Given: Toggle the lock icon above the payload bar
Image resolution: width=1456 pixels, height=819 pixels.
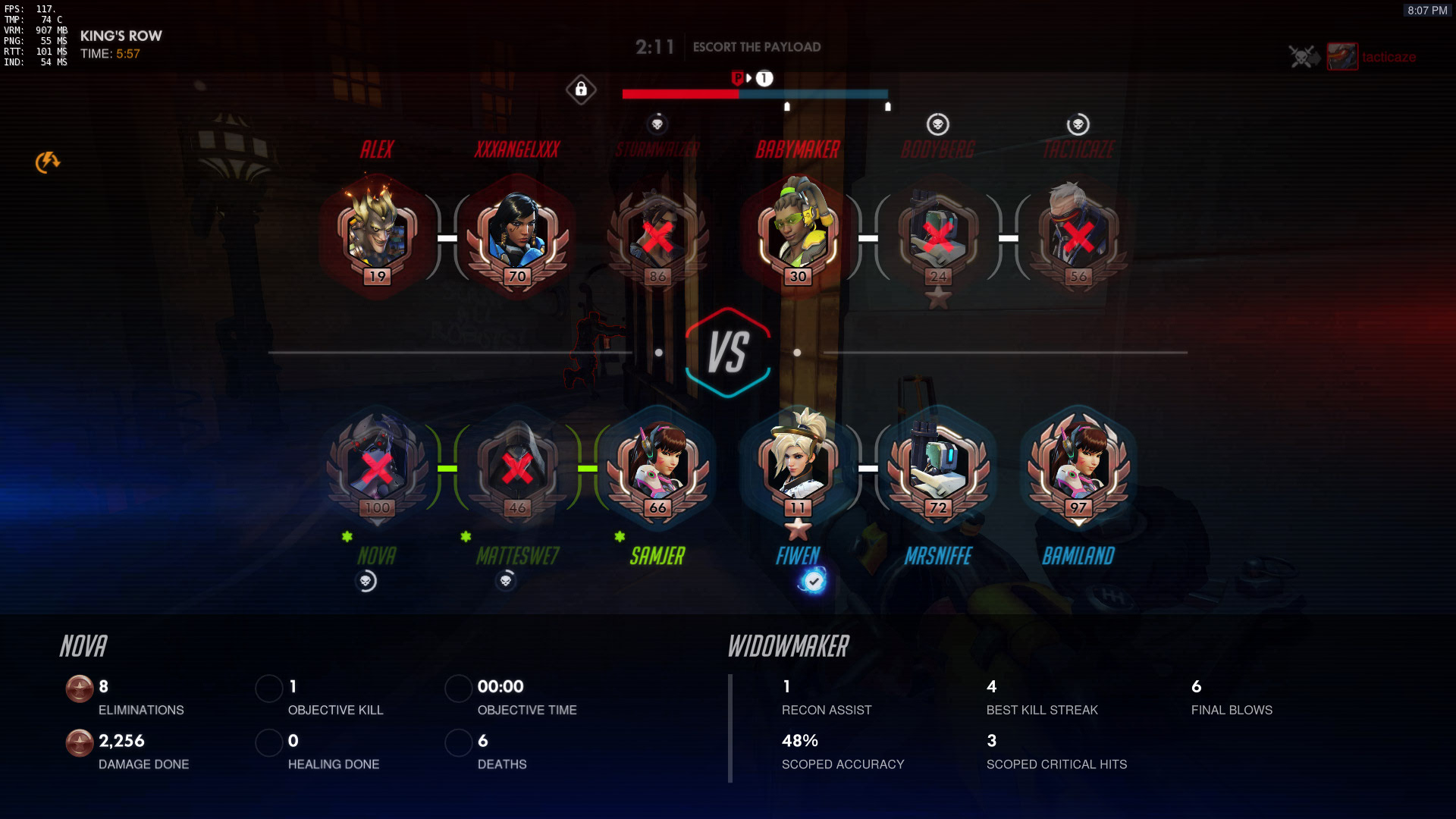Looking at the screenshot, I should (x=580, y=89).
